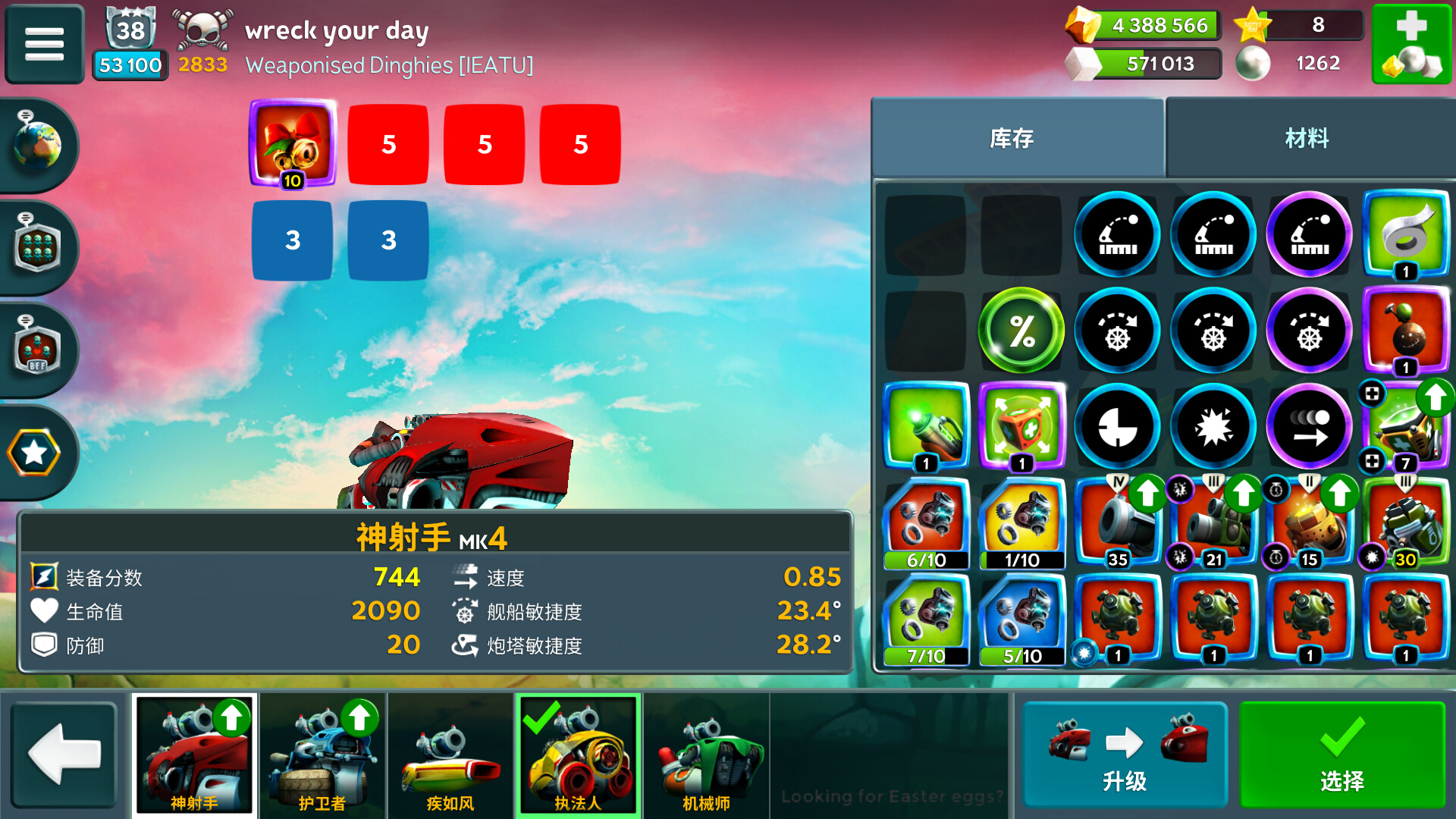Open the gold star hexagon icon

tap(34, 453)
